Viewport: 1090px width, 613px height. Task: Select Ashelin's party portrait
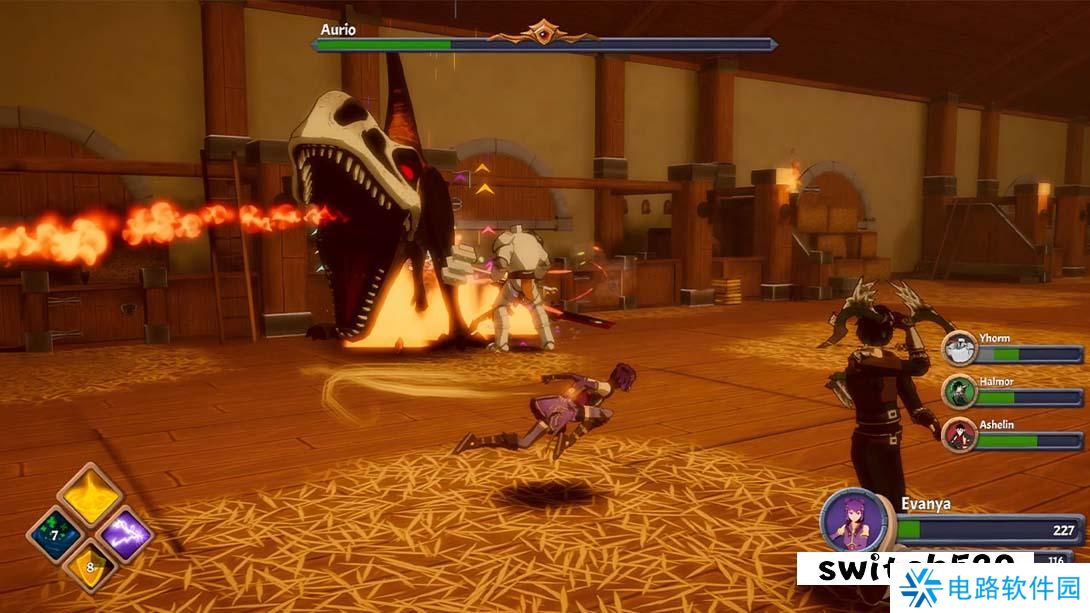pos(960,435)
